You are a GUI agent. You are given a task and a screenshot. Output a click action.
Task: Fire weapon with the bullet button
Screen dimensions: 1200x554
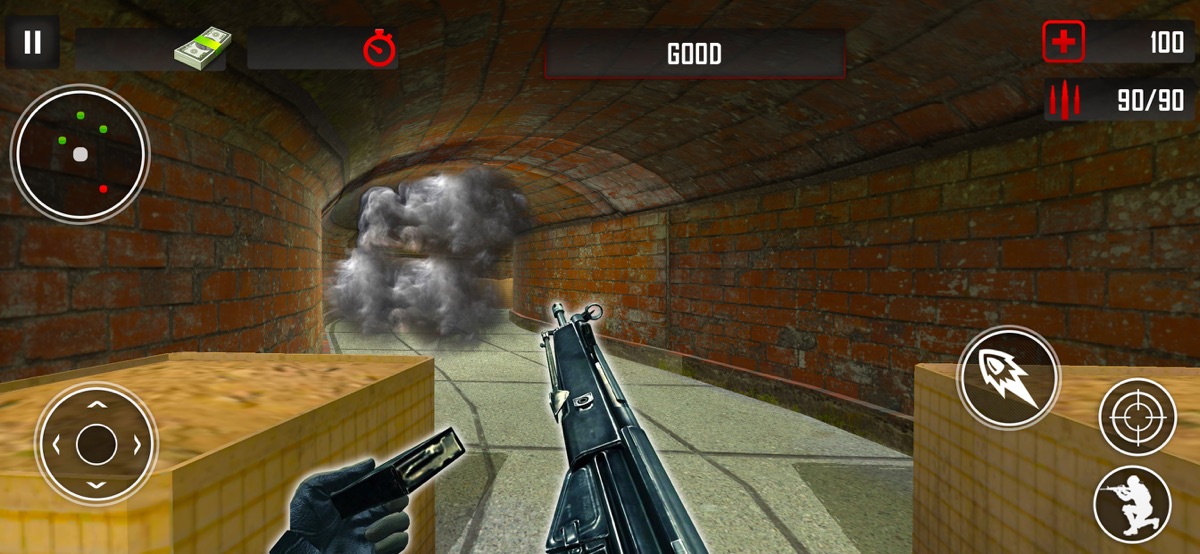pyautogui.click(x=1007, y=377)
